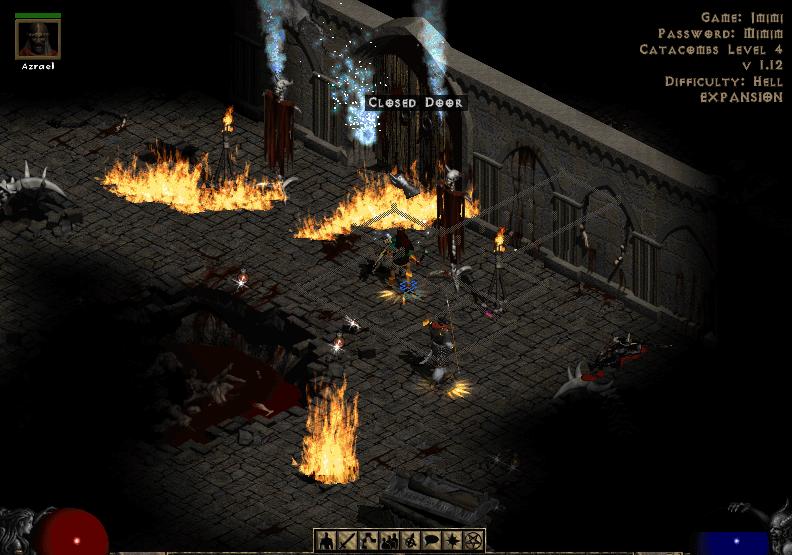
Task: Select the mercenary Azrael portrait
Action: click(38, 40)
